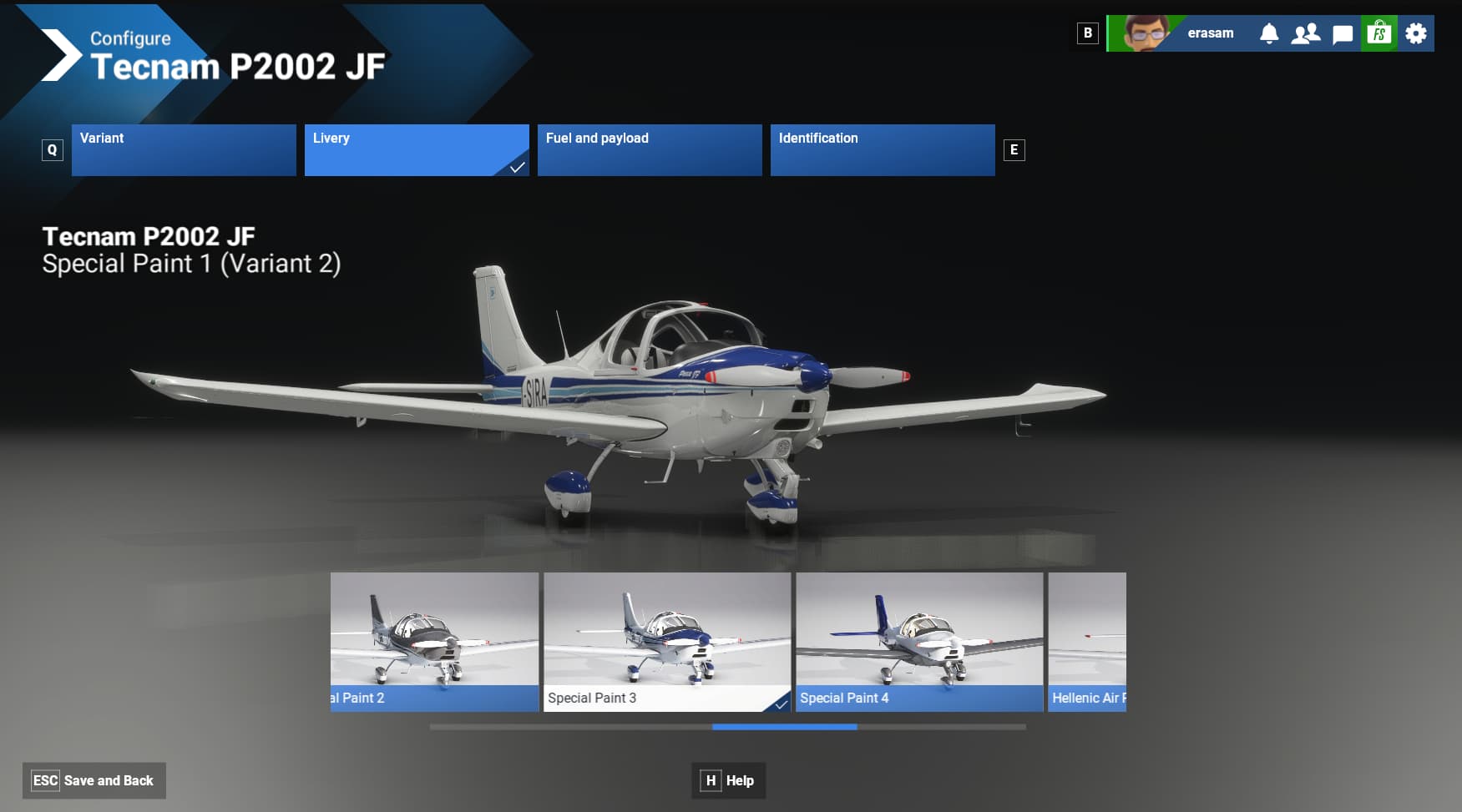Viewport: 1462px width, 812px height.
Task: Open the green FS marketplace icon
Action: [1379, 33]
